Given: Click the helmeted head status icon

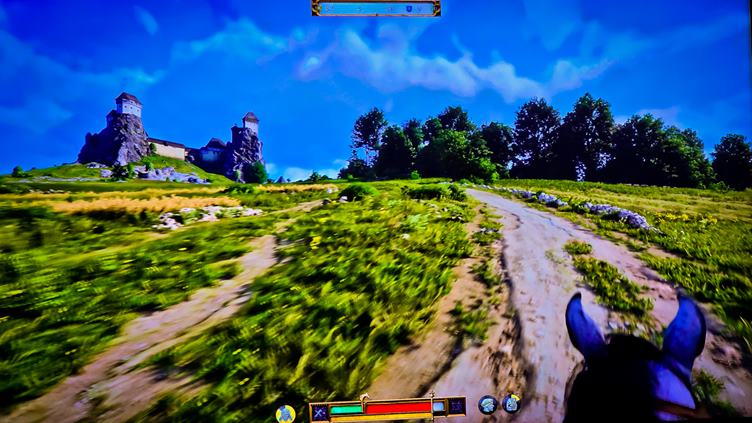Looking at the screenshot, I should click(x=488, y=405).
